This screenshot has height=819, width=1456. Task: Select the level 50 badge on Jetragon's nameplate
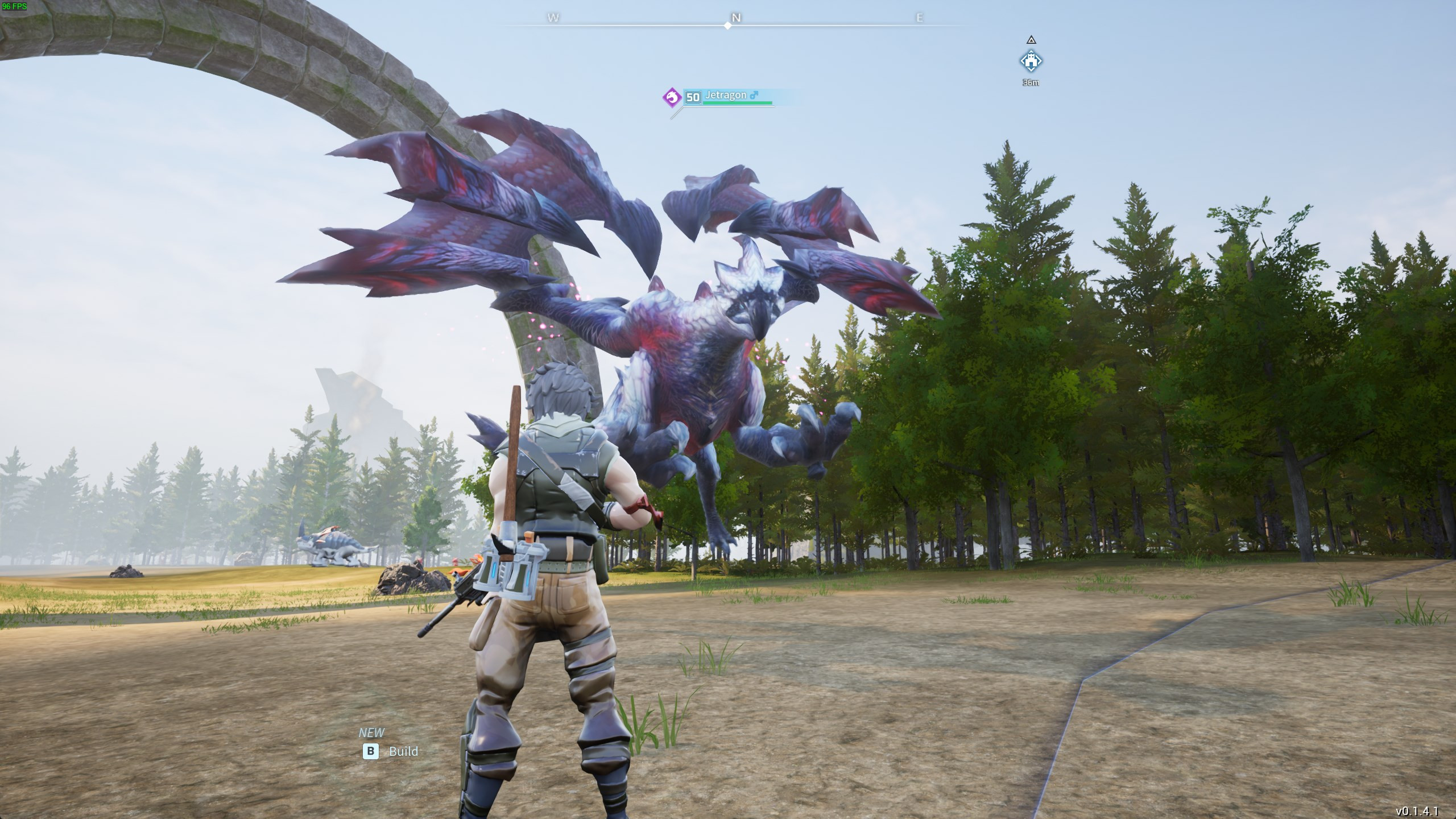click(x=692, y=97)
